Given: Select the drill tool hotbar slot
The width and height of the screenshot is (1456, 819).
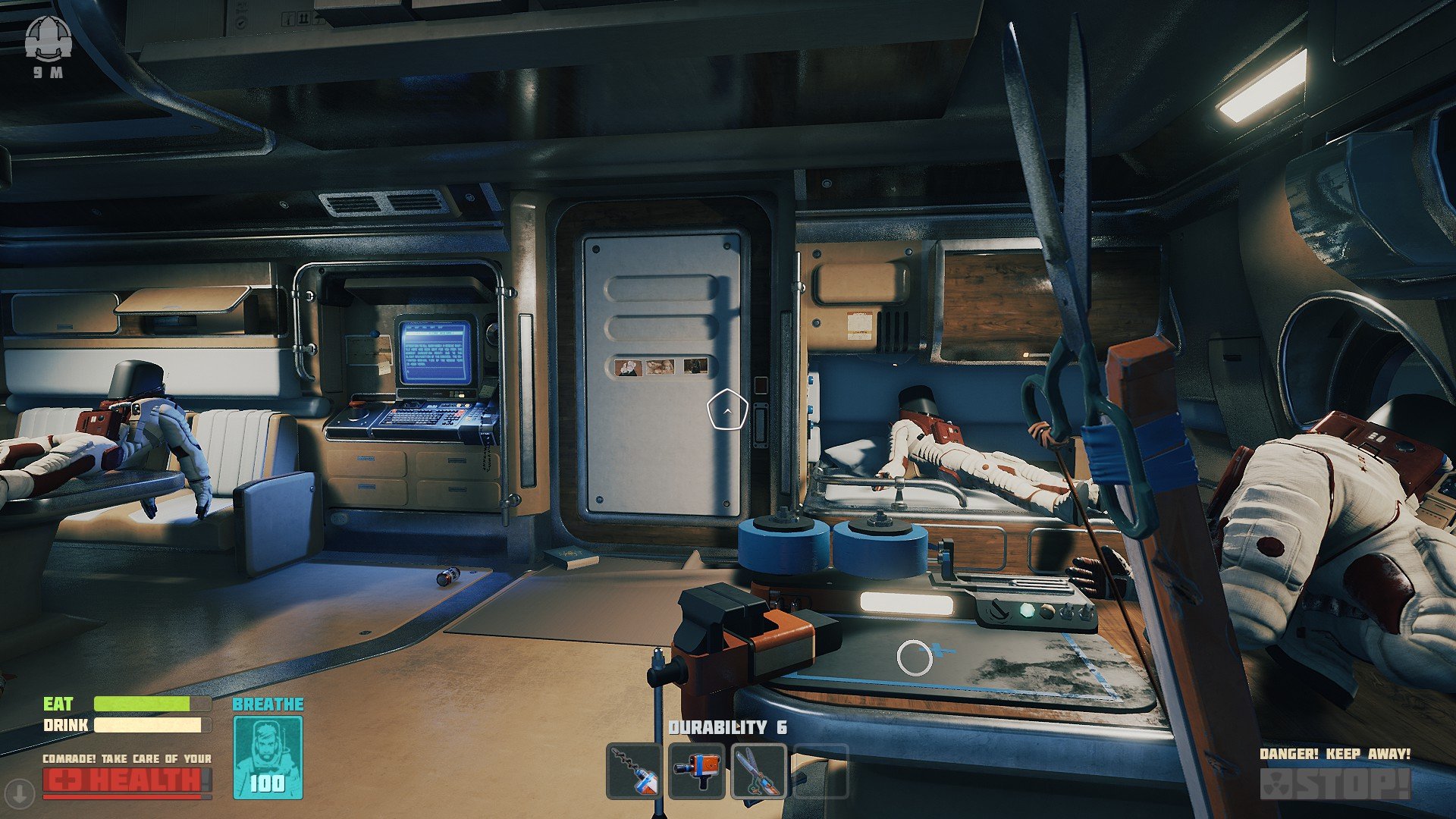Looking at the screenshot, I should (635, 771).
